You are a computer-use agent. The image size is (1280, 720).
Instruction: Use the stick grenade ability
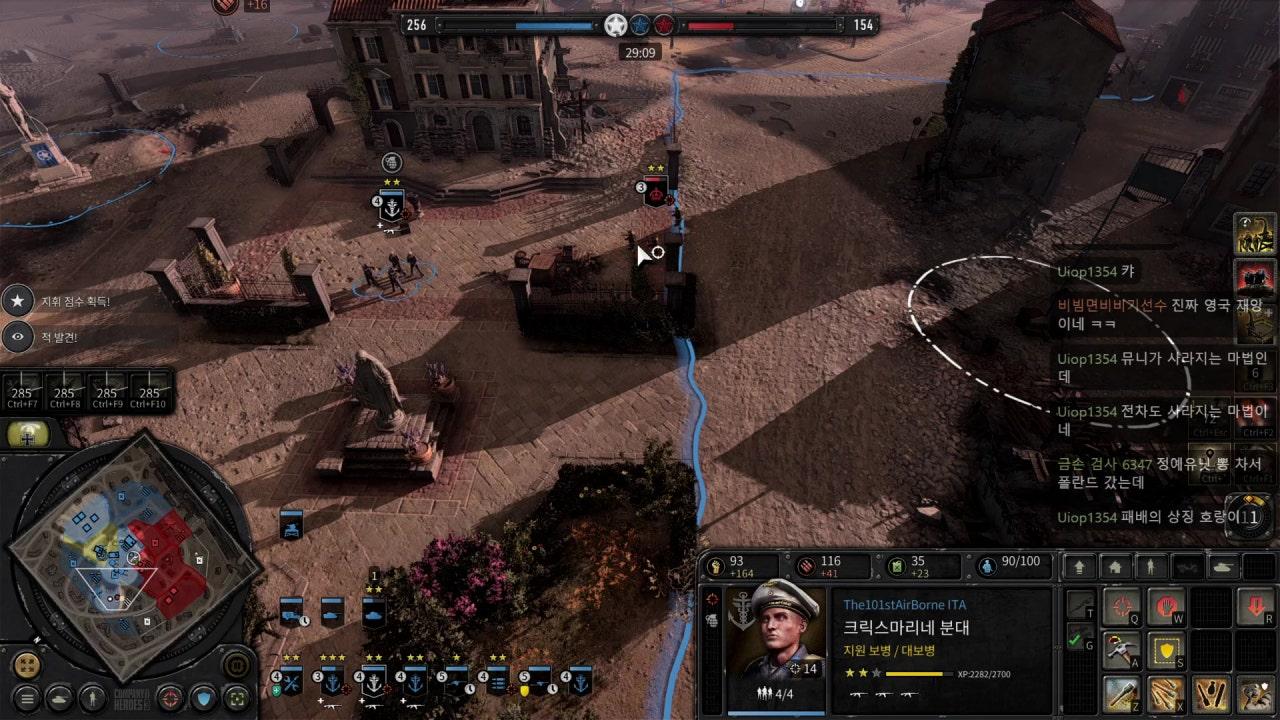1122,694
